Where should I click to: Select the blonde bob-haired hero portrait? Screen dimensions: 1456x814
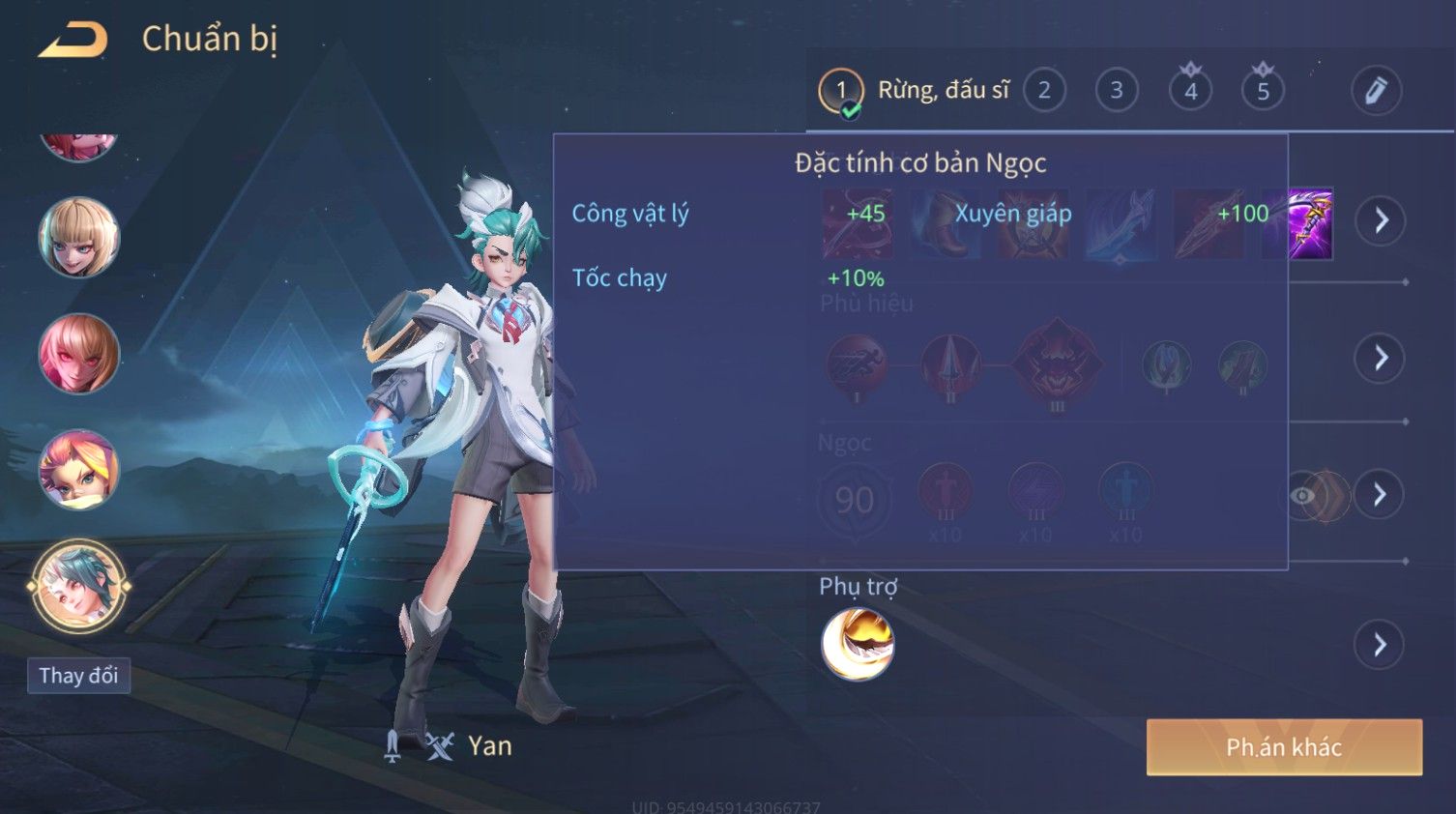78,238
